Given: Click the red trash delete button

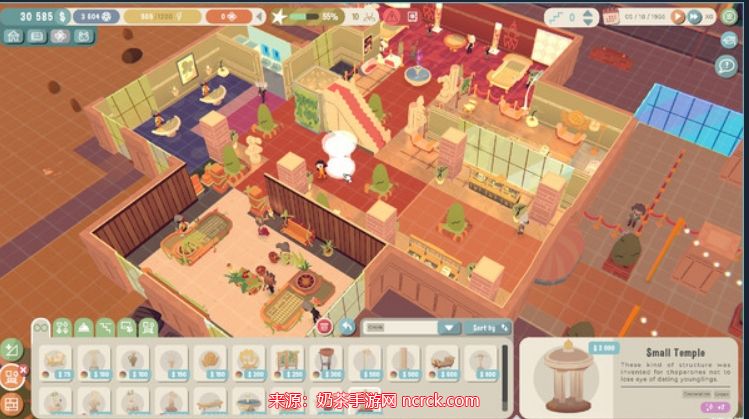Looking at the screenshot, I should [323, 327].
